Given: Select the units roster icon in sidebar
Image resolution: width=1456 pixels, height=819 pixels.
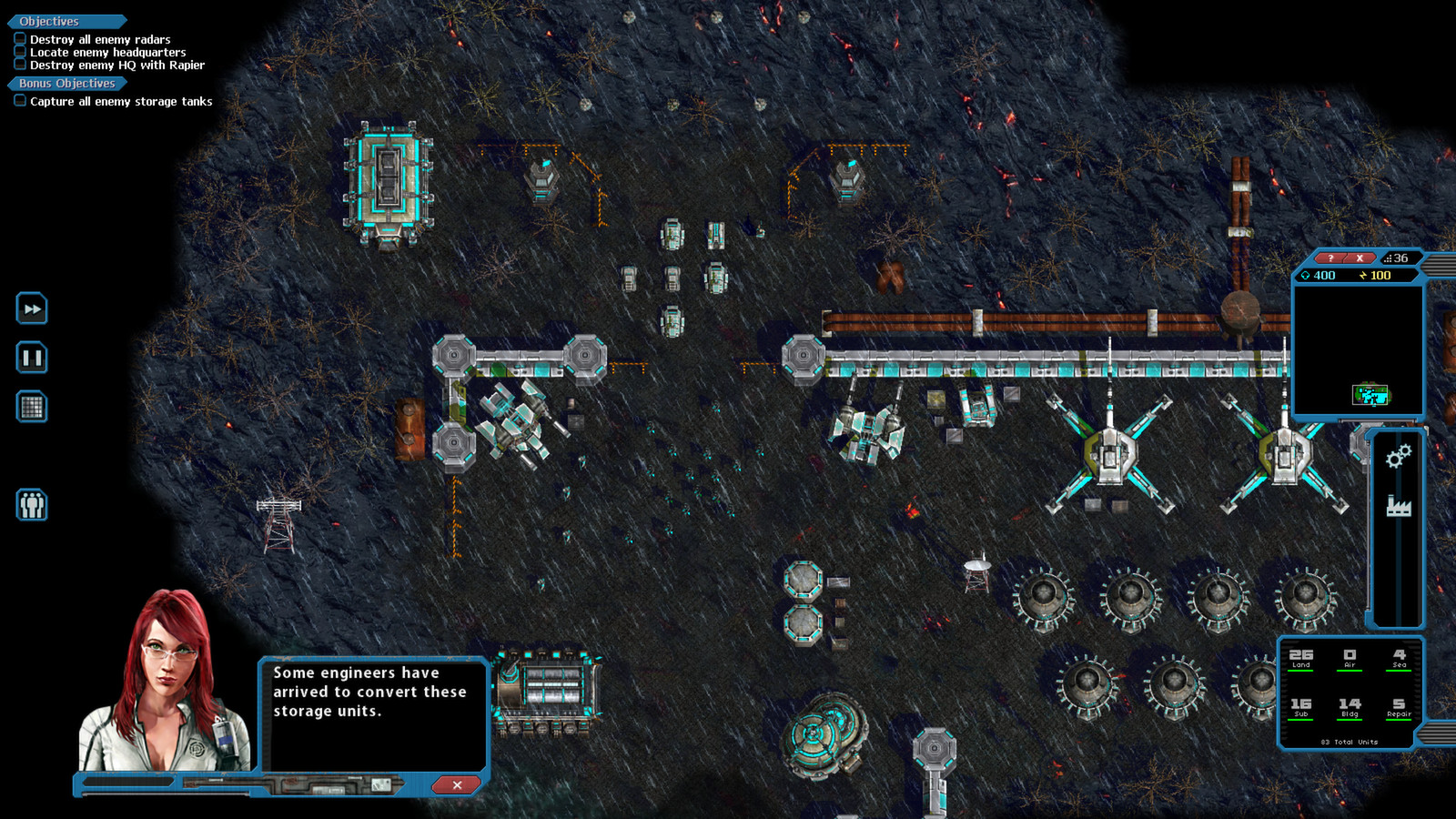Looking at the screenshot, I should (x=32, y=506).
